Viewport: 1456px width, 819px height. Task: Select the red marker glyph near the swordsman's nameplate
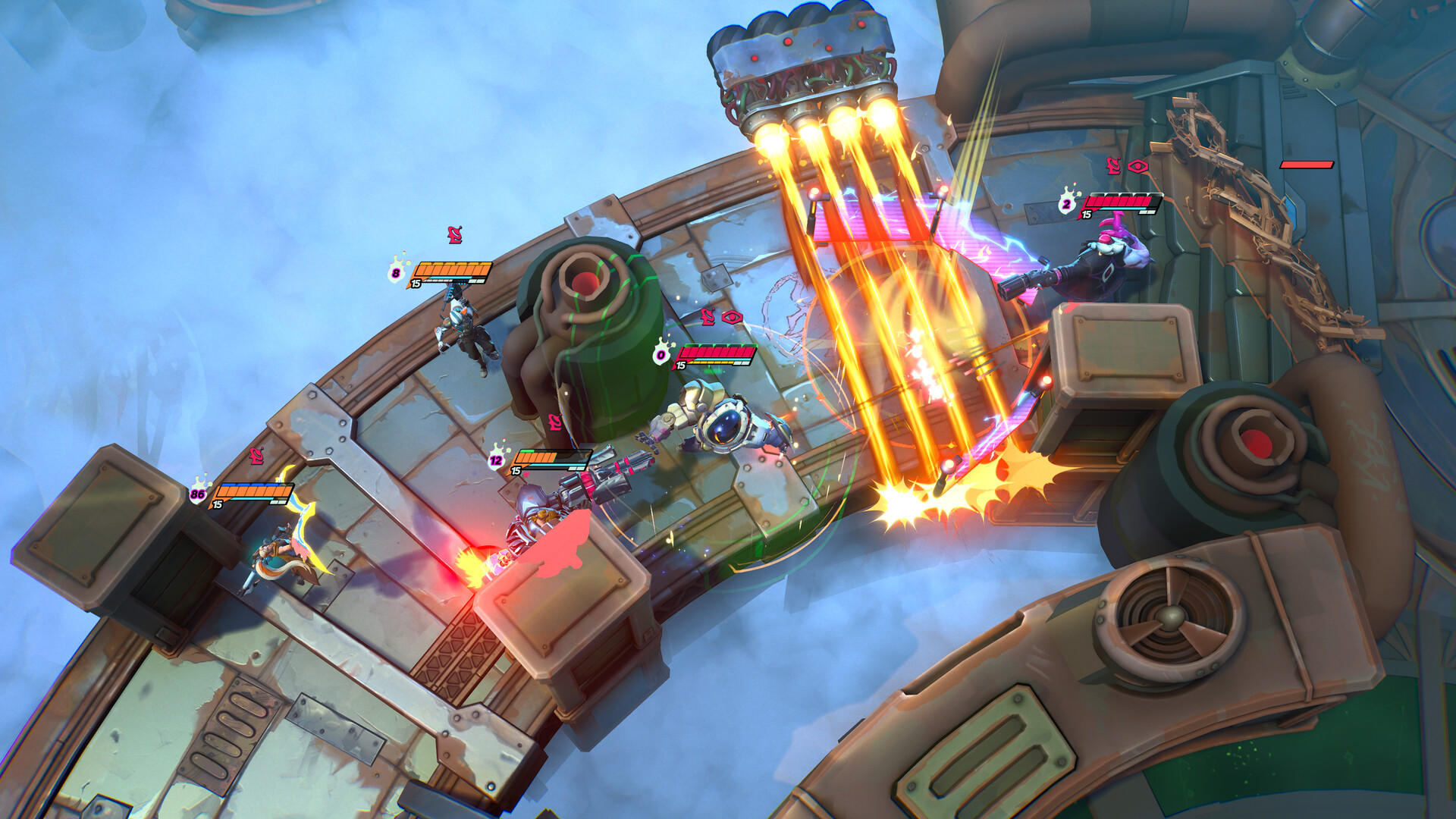[x=256, y=457]
